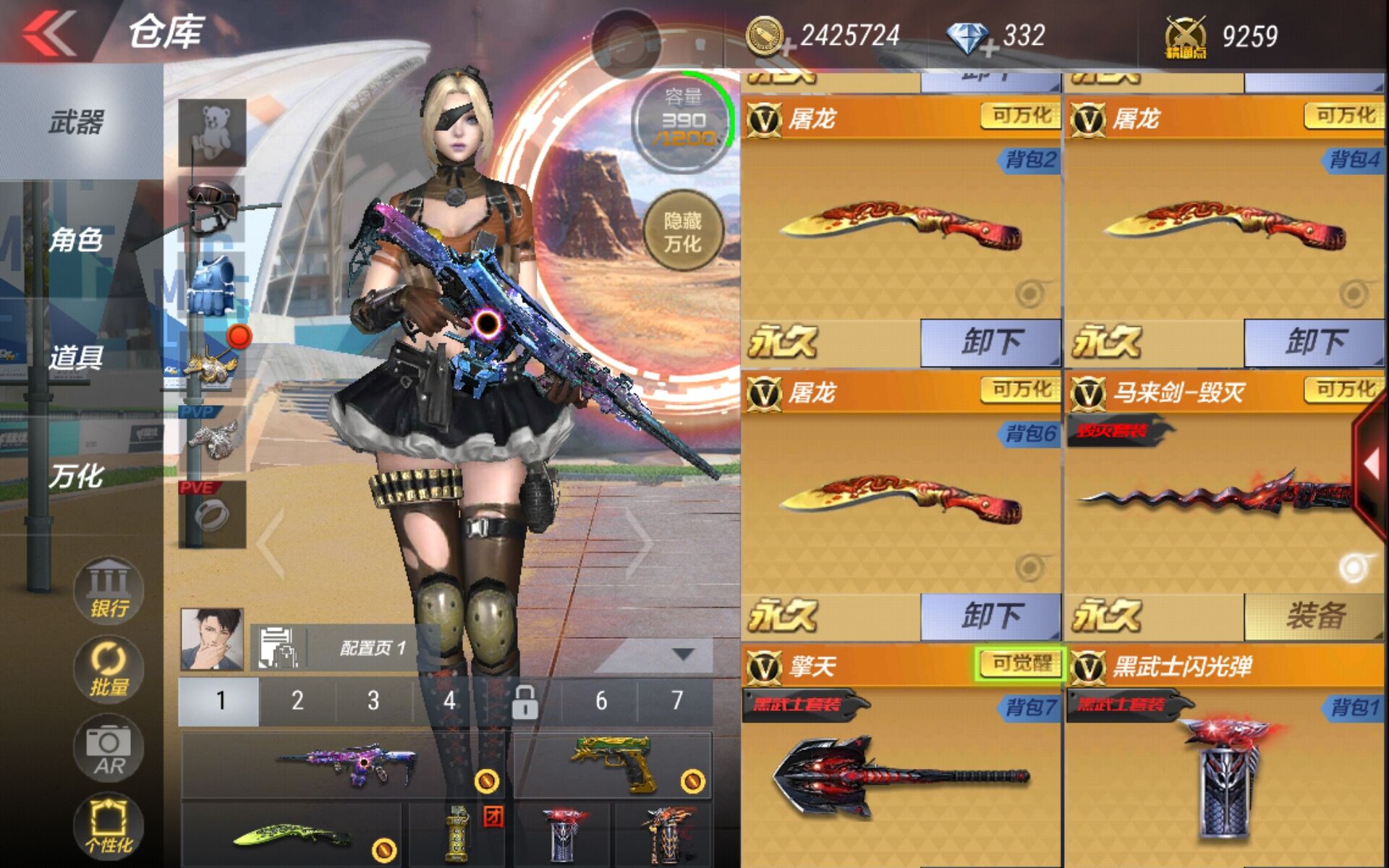Equip the 马来剑-毁灭 sword with 装备
This screenshot has width=1389, height=868.
1314,617
